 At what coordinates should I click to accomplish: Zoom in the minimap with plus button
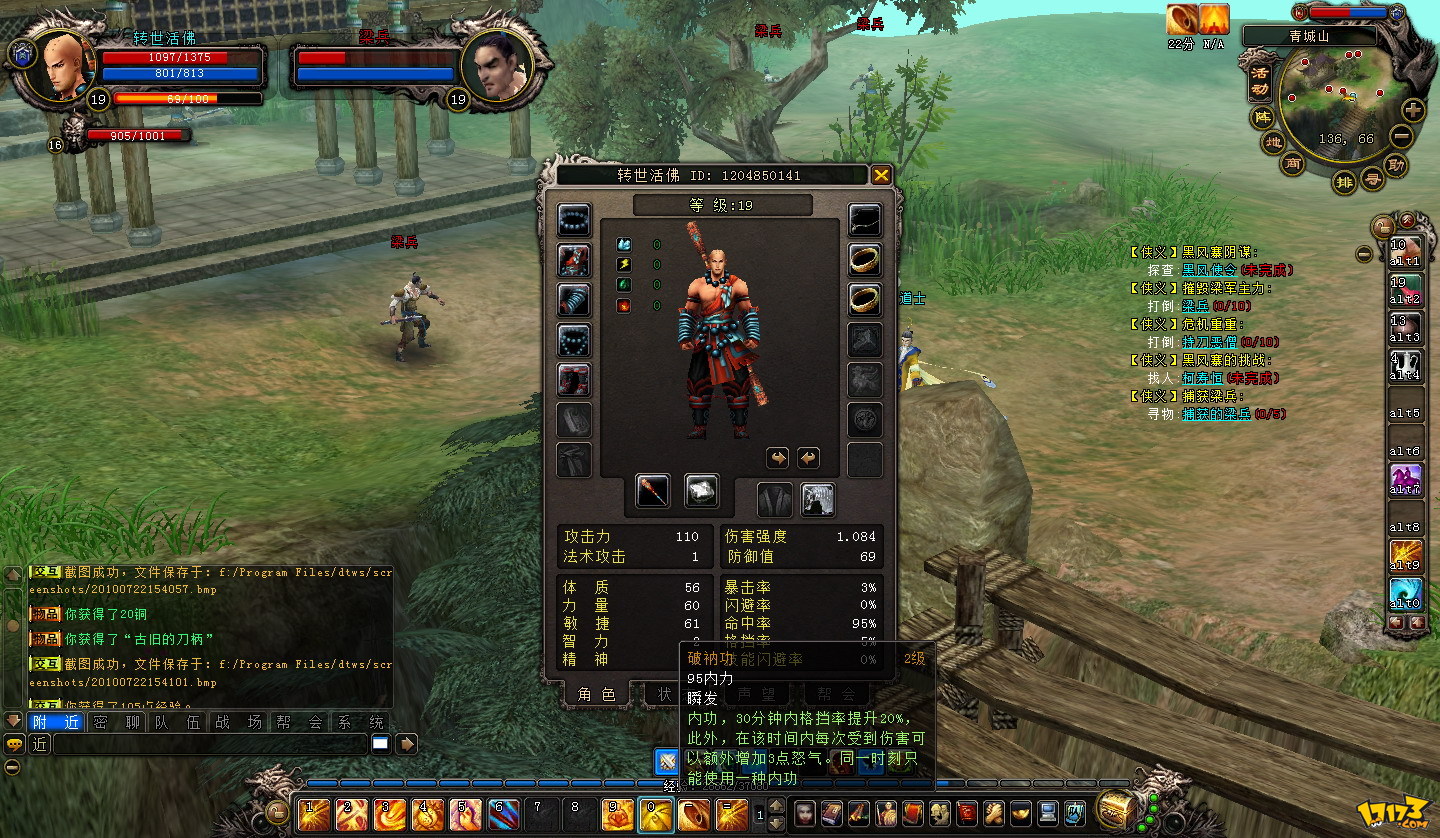coord(1412,110)
